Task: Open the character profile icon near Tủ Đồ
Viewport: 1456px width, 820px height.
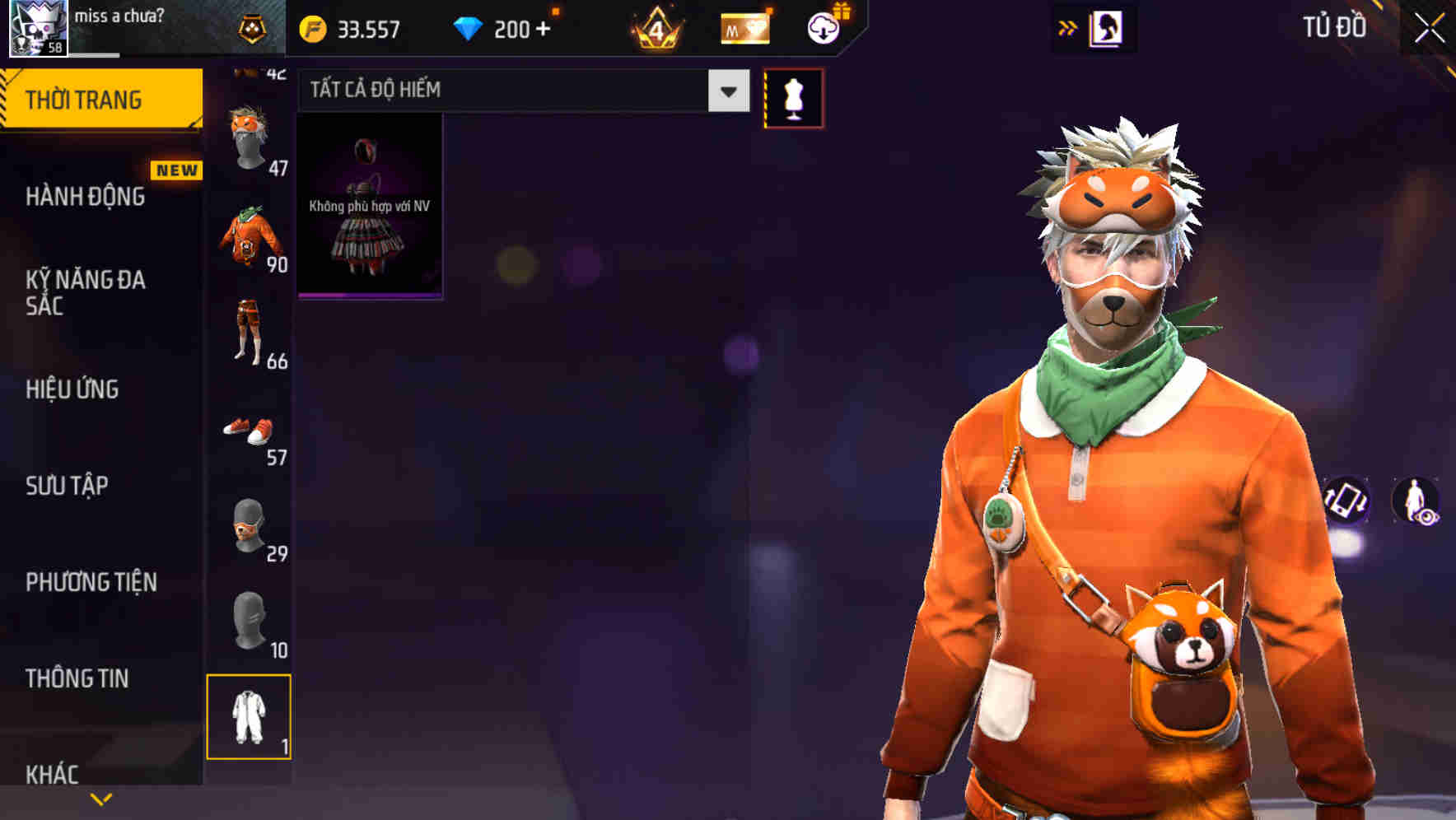Action: pos(1108,27)
